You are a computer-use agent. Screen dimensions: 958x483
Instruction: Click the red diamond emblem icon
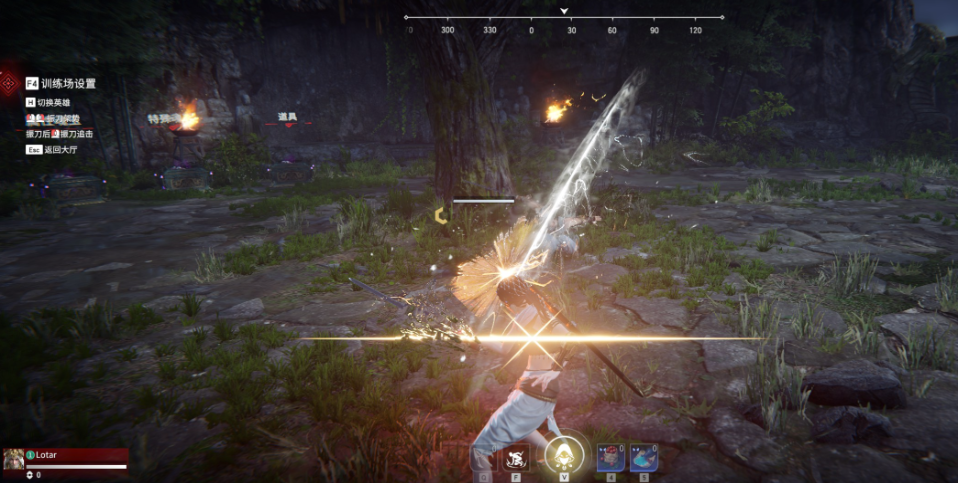click(9, 83)
